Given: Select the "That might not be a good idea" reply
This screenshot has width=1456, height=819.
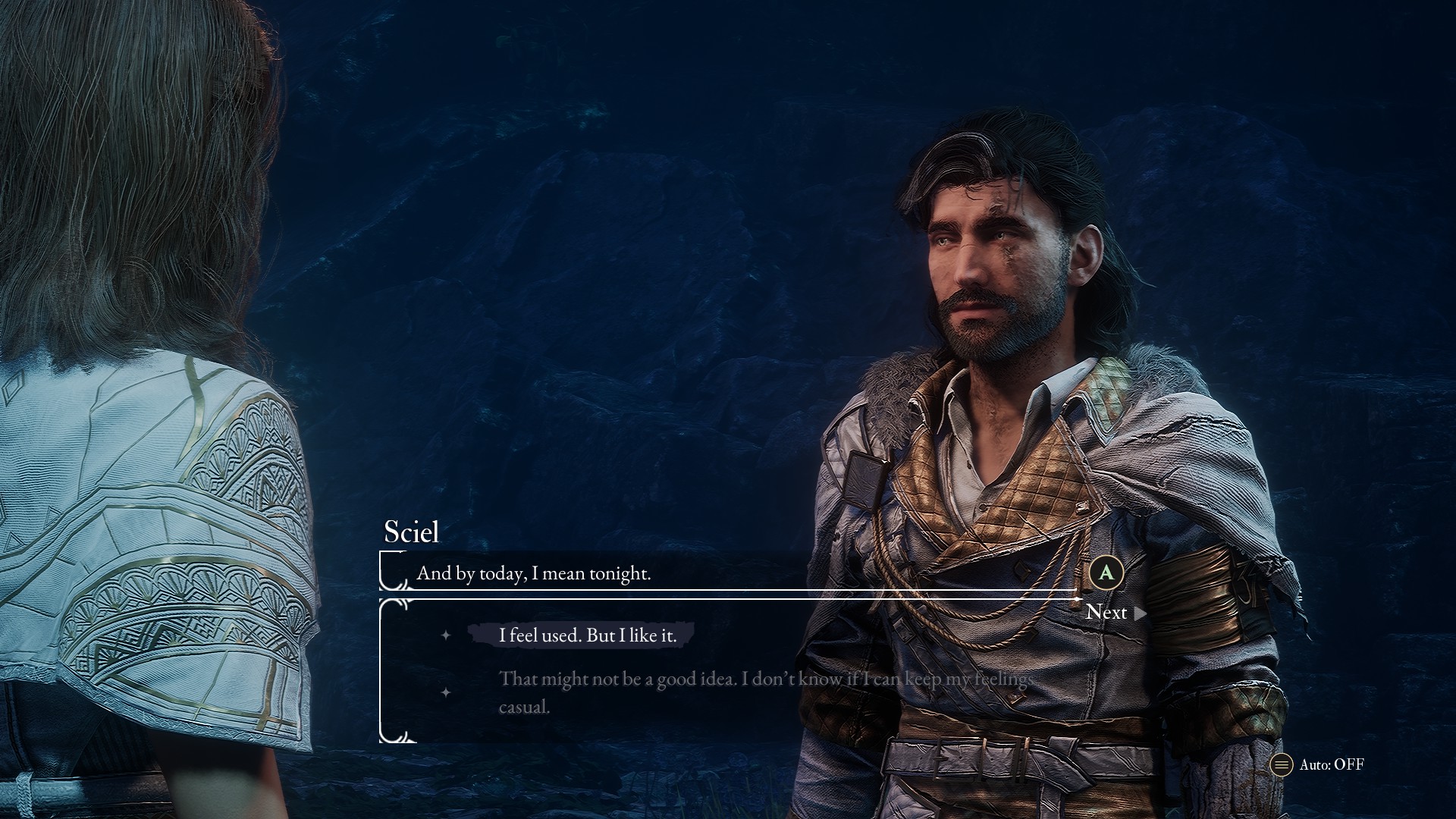Looking at the screenshot, I should click(x=764, y=692).
